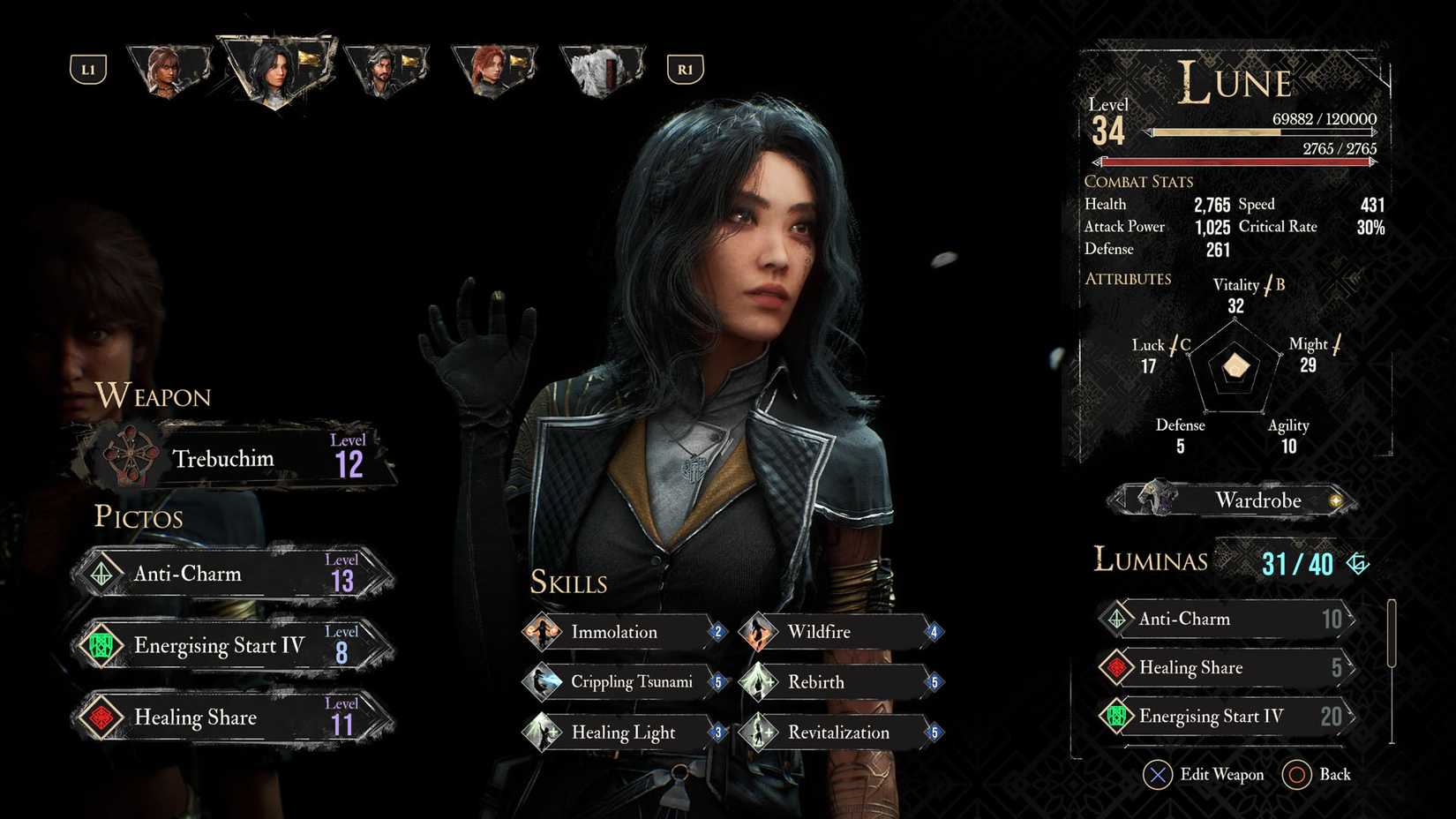Choose the Revitalization skill
The width and height of the screenshot is (1456, 819).
[x=838, y=733]
